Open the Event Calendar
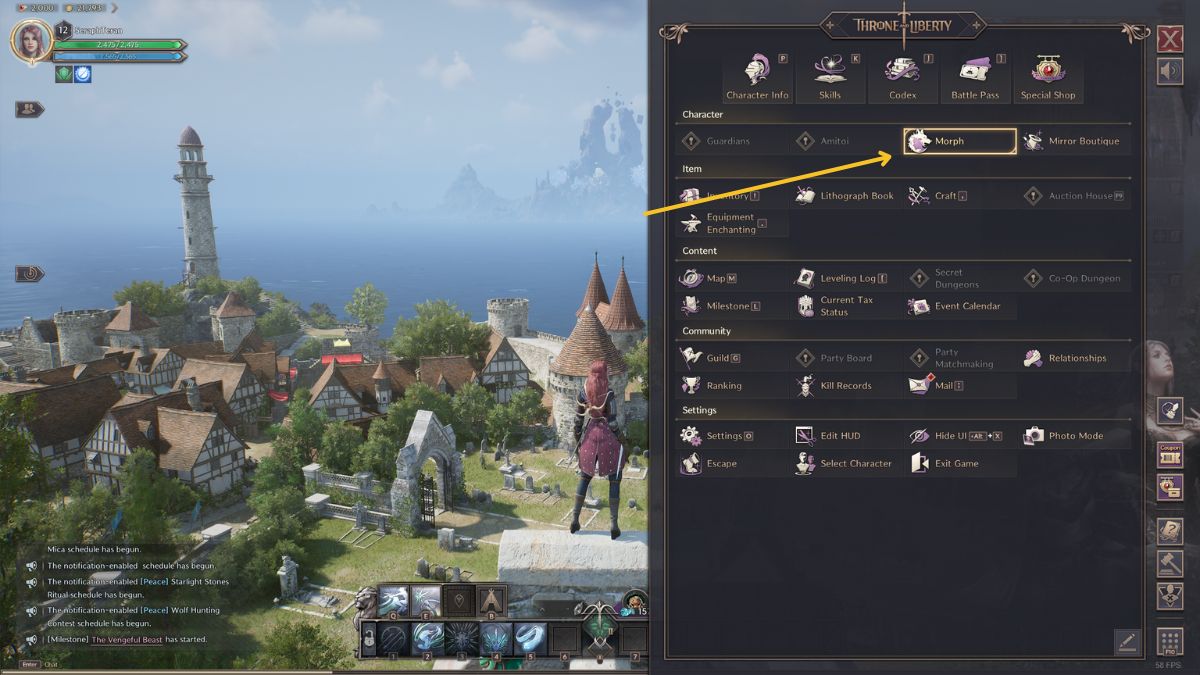The height and width of the screenshot is (675, 1200). click(959, 306)
